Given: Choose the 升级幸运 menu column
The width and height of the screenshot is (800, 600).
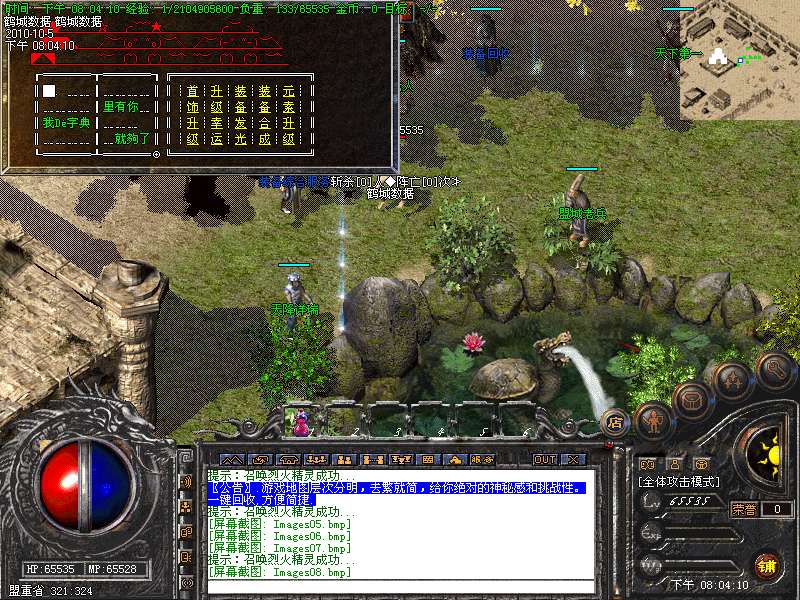Looking at the screenshot, I should 217,115.
